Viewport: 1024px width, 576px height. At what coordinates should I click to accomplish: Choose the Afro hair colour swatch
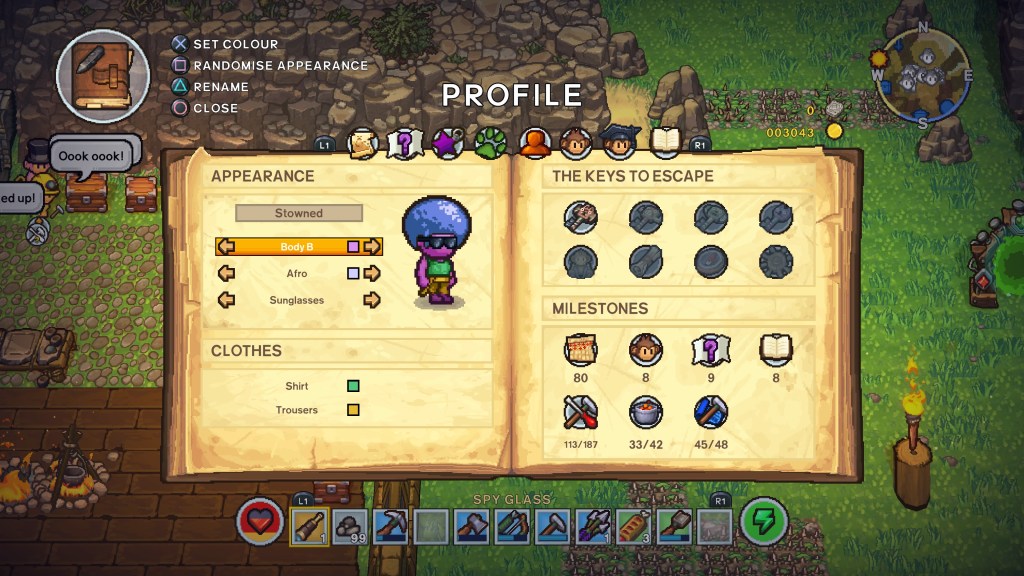click(x=352, y=273)
